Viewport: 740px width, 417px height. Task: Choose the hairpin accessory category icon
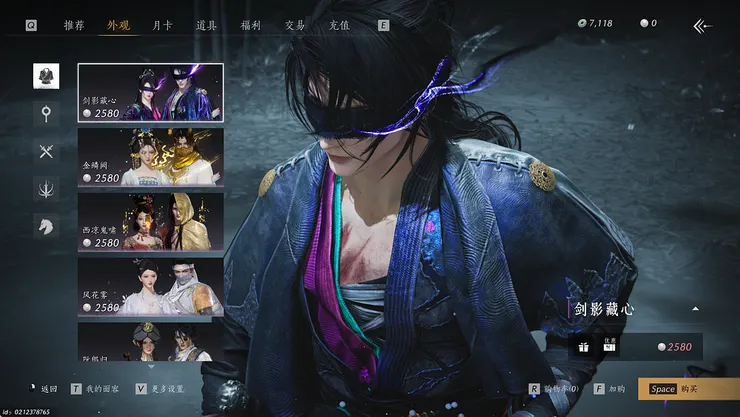coord(46,113)
